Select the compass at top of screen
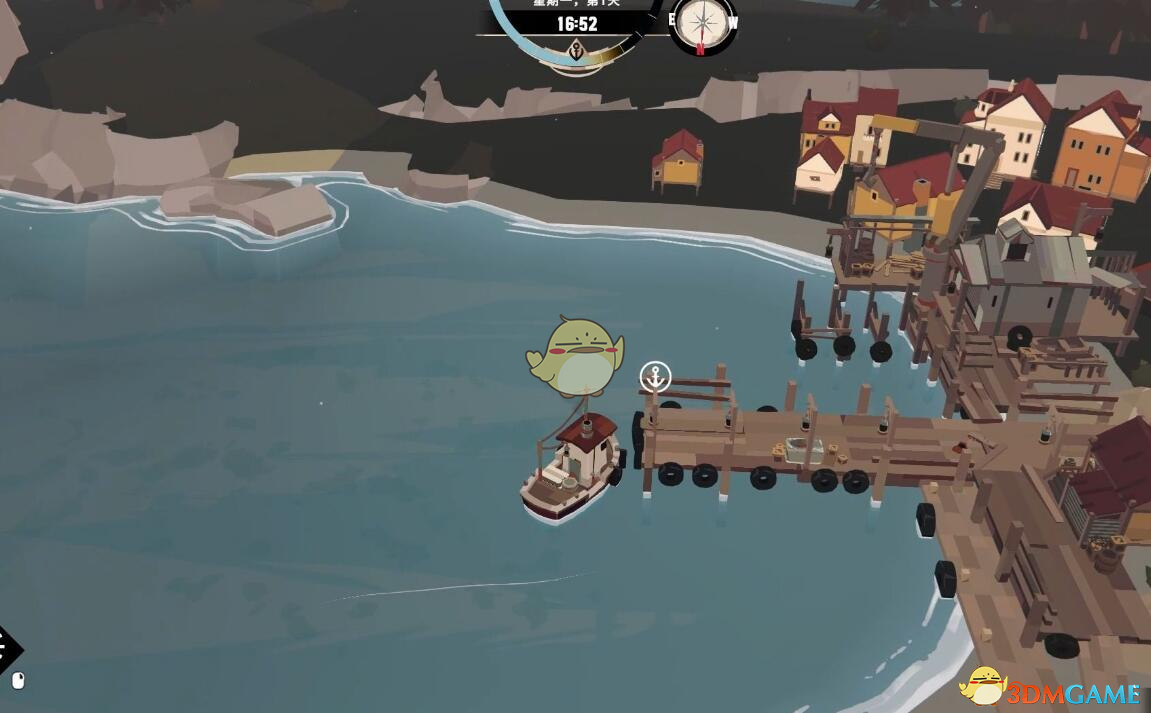The height and width of the screenshot is (713, 1151). [x=702, y=22]
